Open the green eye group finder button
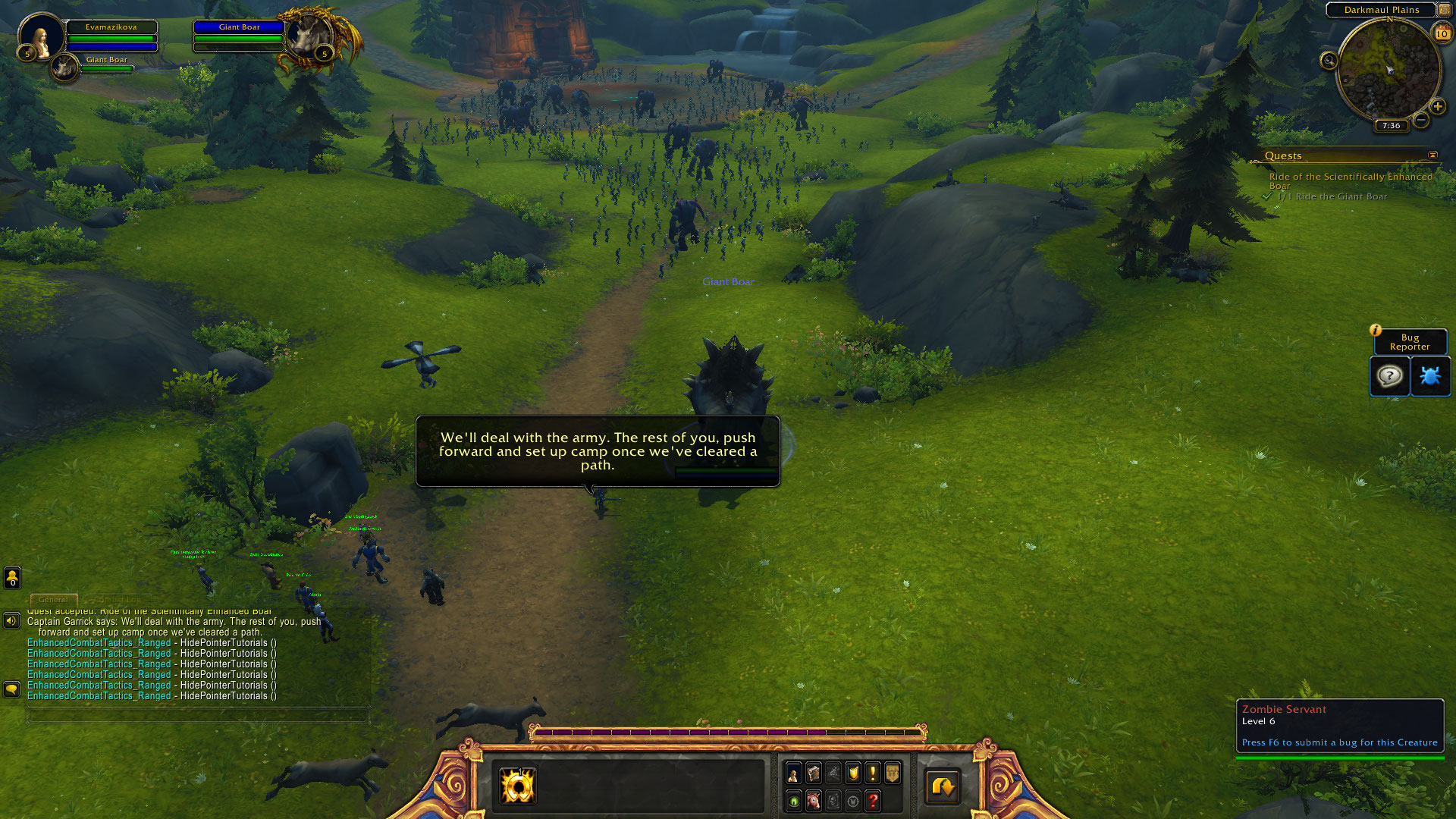Viewport: 1456px width, 819px height. tap(793, 801)
